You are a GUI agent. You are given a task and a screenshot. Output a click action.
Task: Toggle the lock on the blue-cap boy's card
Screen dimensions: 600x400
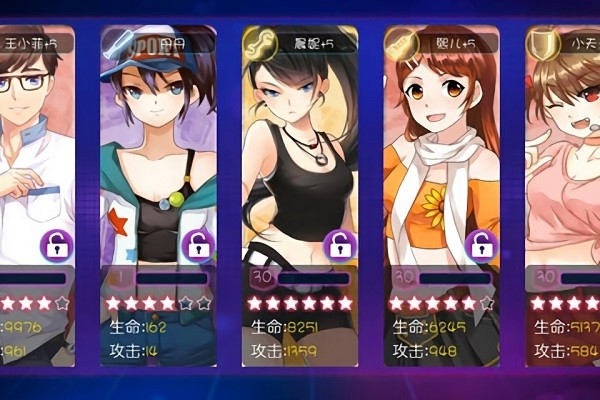(x=199, y=244)
